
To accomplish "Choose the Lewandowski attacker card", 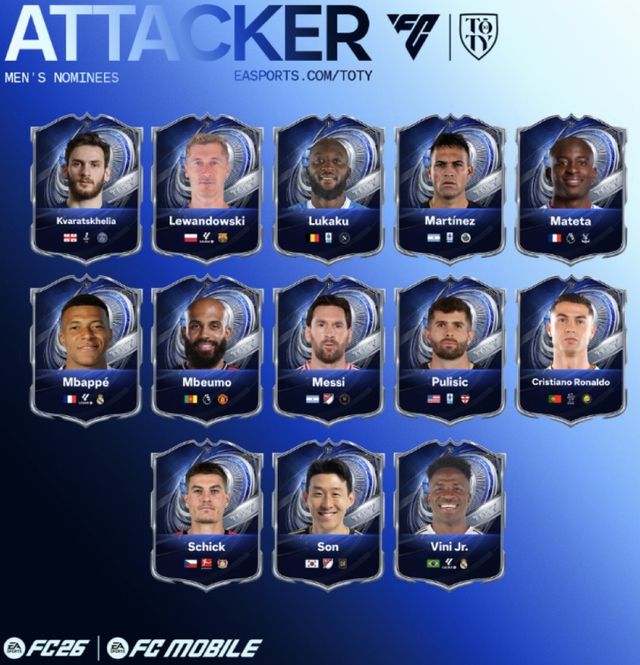I will pos(208,188).
